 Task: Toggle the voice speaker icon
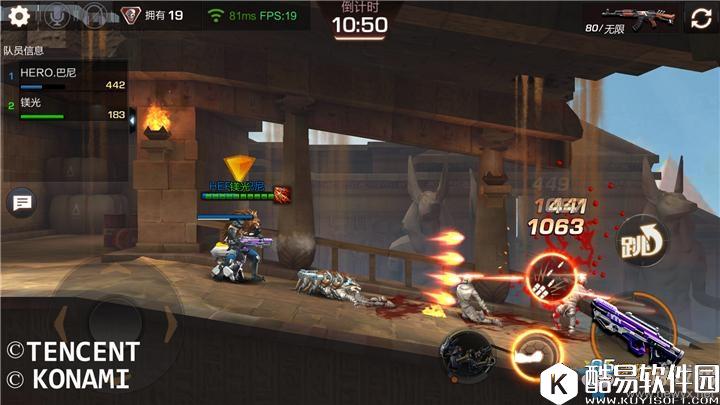[x=94, y=16]
